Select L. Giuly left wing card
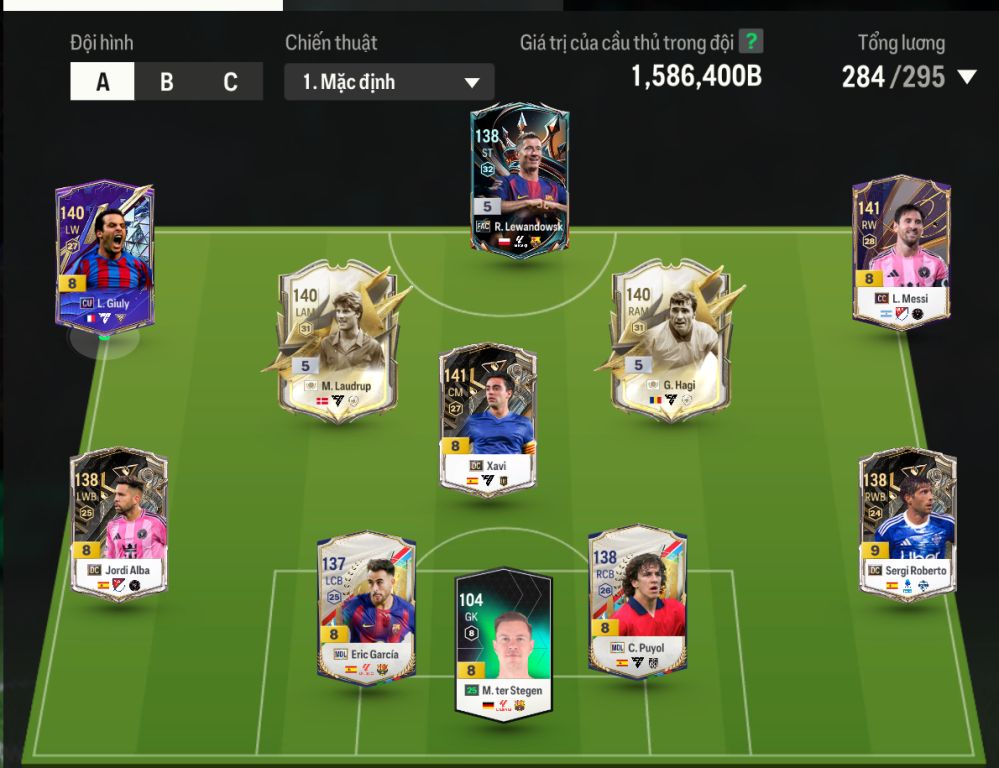This screenshot has height=768, width=999. coord(105,257)
